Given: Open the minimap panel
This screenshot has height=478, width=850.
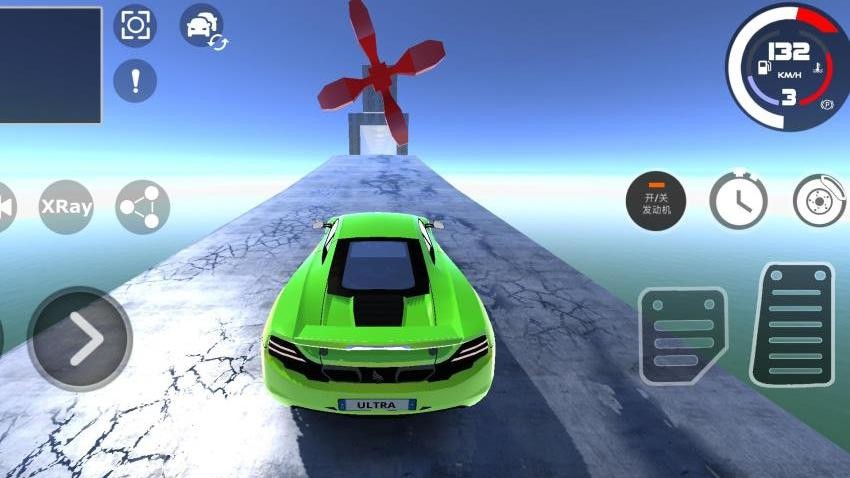Looking at the screenshot, I should [x=50, y=65].
